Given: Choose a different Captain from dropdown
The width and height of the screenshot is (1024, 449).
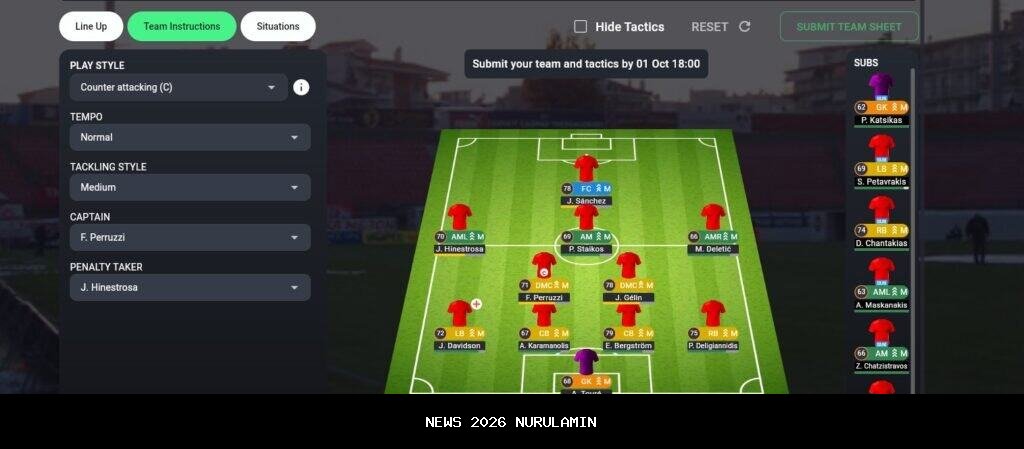Looking at the screenshot, I should click(190, 237).
